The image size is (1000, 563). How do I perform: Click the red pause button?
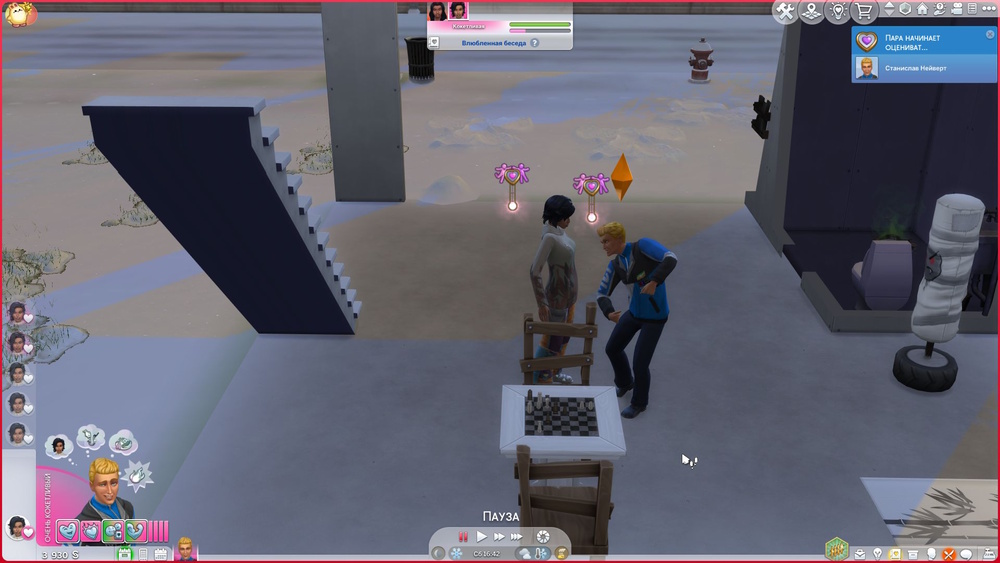click(463, 537)
